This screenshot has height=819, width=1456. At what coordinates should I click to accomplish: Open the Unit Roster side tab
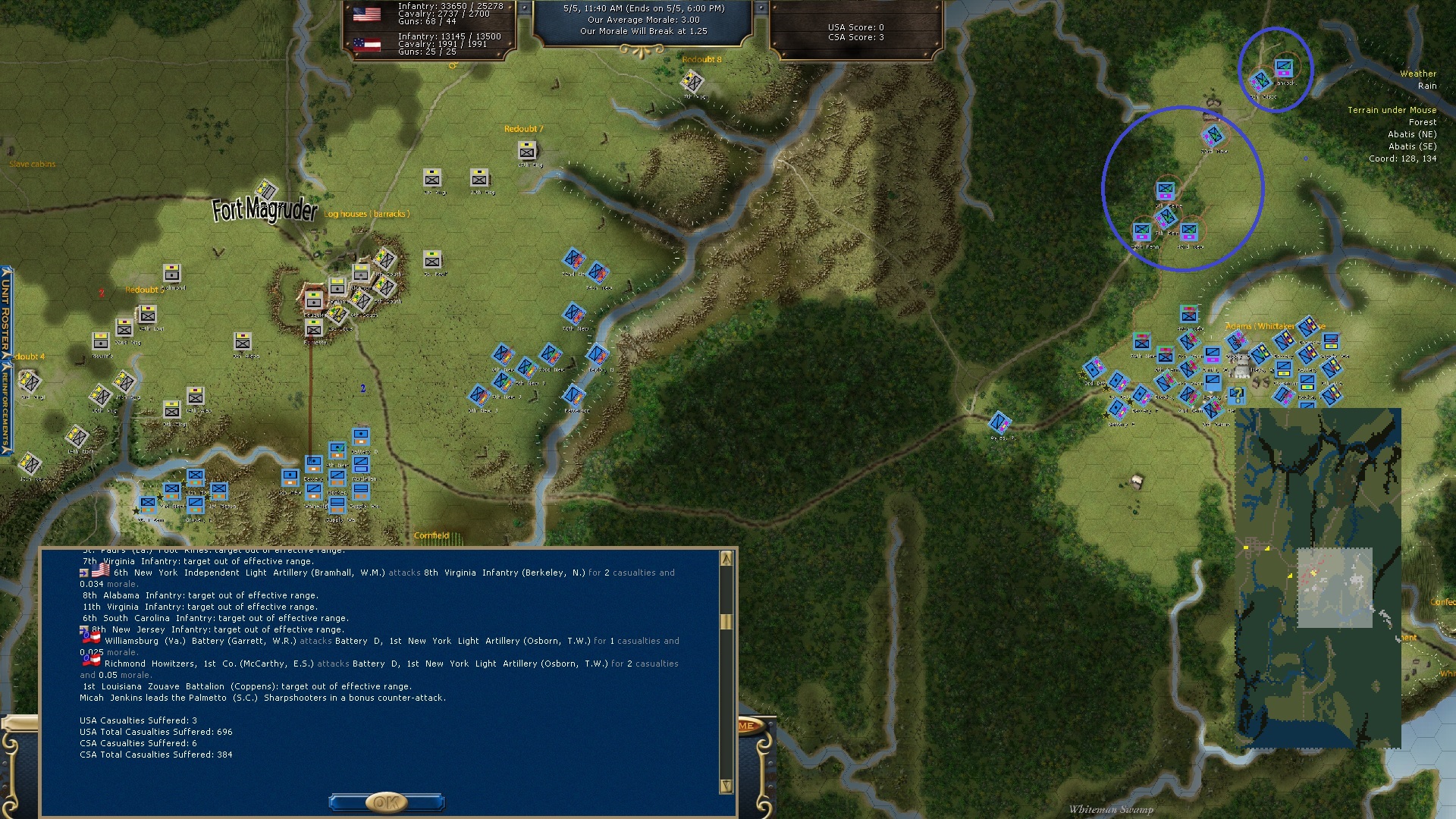click(x=6, y=312)
